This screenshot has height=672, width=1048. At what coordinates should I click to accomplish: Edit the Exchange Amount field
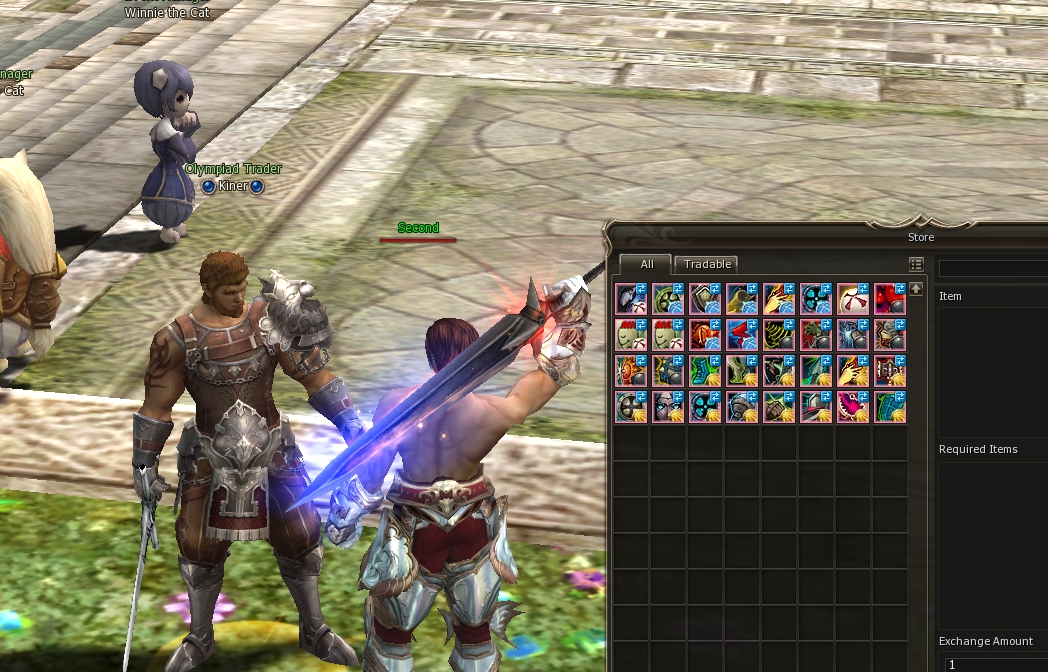pyautogui.click(x=996, y=664)
